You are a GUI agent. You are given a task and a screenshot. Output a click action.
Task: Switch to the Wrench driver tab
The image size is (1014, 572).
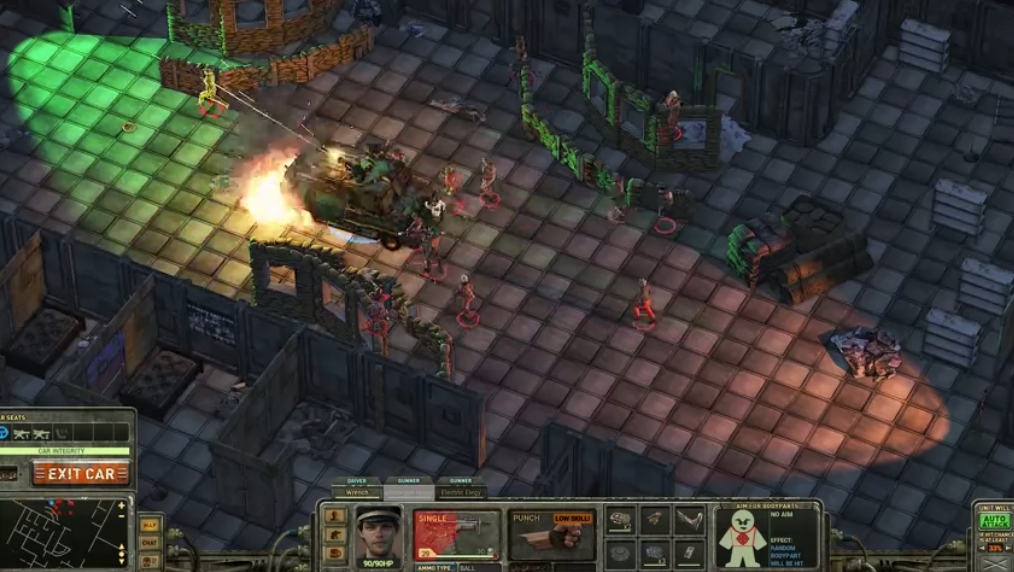click(356, 492)
